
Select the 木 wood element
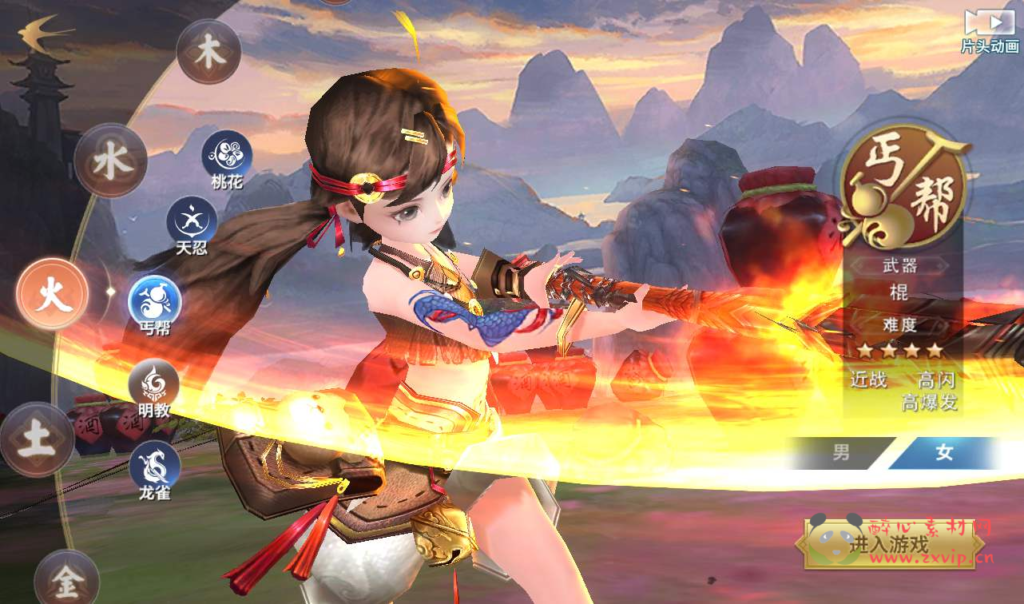coord(209,52)
